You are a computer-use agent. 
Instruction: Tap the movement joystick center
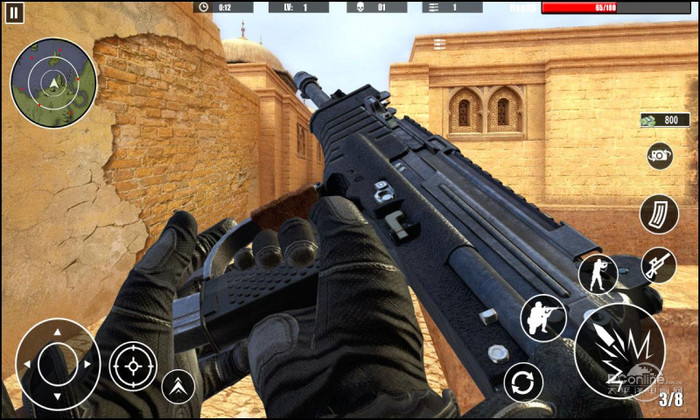(57, 364)
